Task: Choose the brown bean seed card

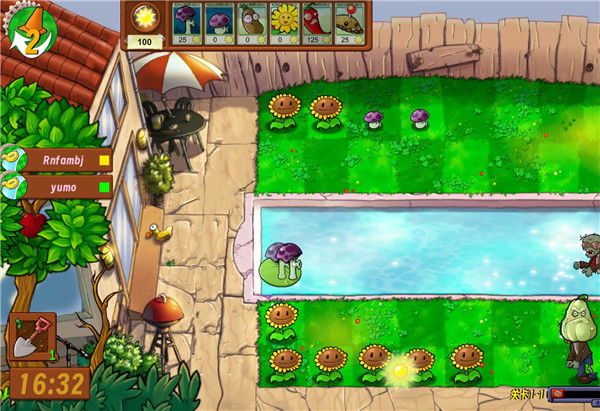Action: coord(251,23)
